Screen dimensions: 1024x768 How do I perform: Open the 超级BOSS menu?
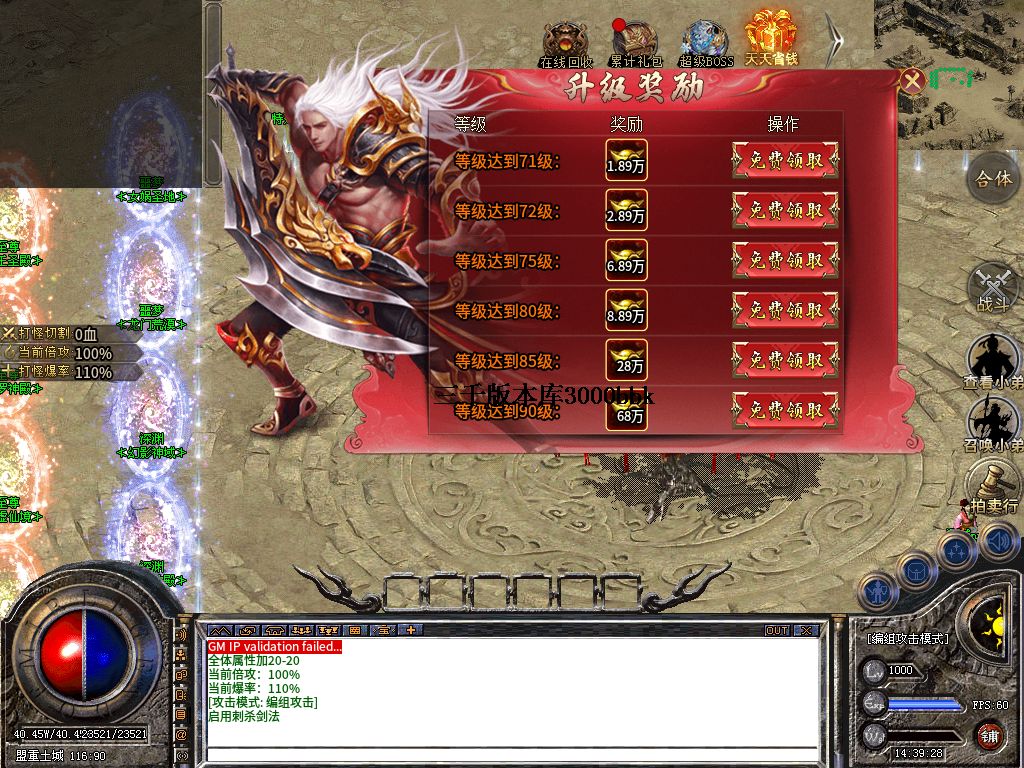click(706, 42)
